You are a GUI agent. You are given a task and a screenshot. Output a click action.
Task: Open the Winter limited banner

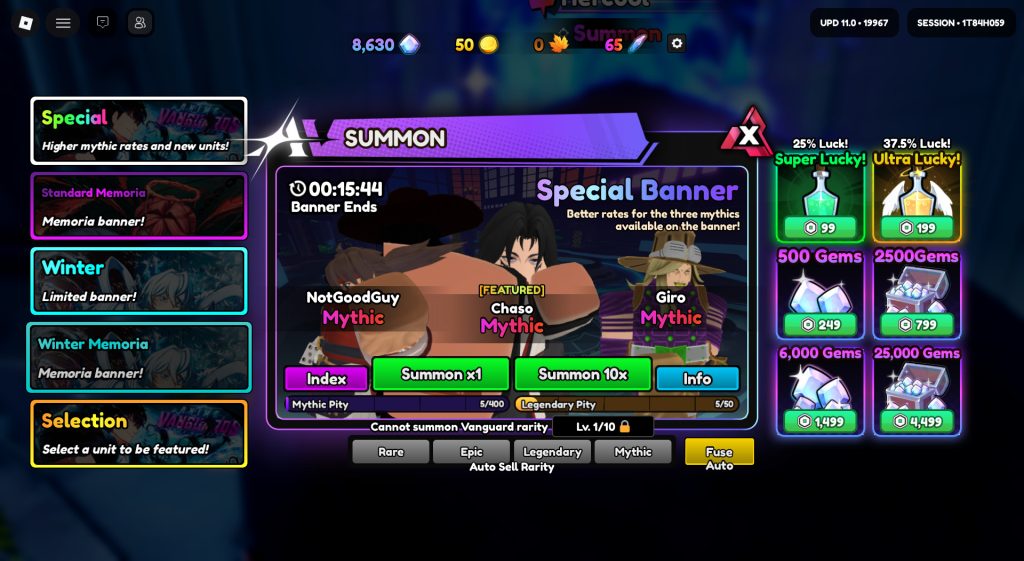point(138,281)
